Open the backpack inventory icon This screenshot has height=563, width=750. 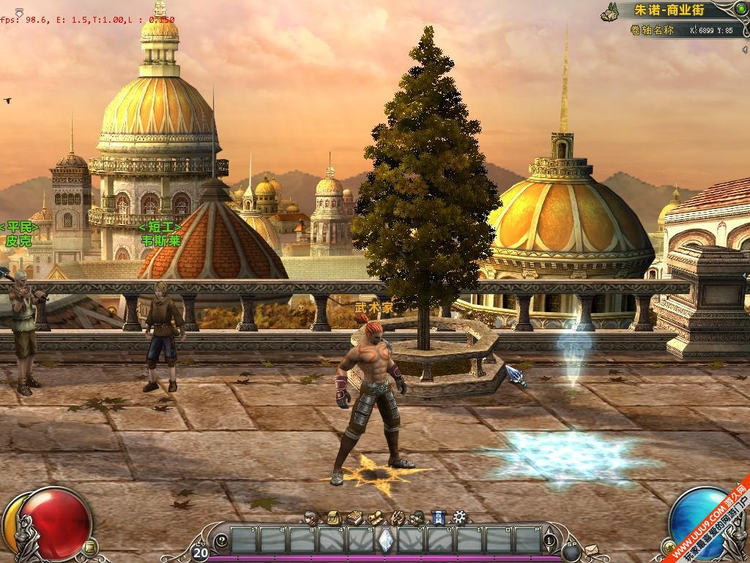[x=332, y=517]
